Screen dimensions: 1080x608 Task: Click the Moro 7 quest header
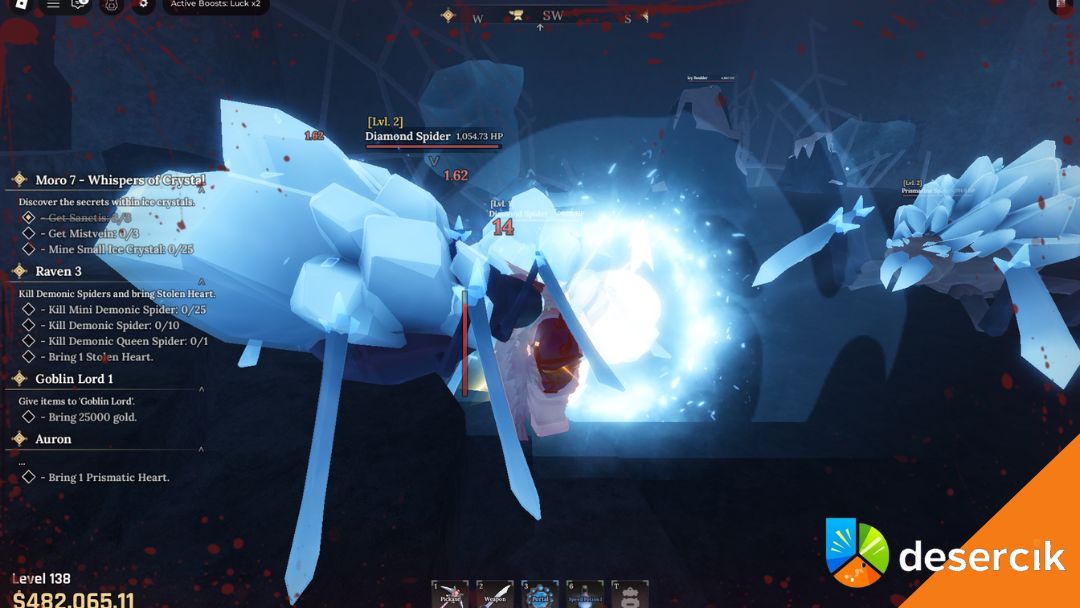(120, 180)
